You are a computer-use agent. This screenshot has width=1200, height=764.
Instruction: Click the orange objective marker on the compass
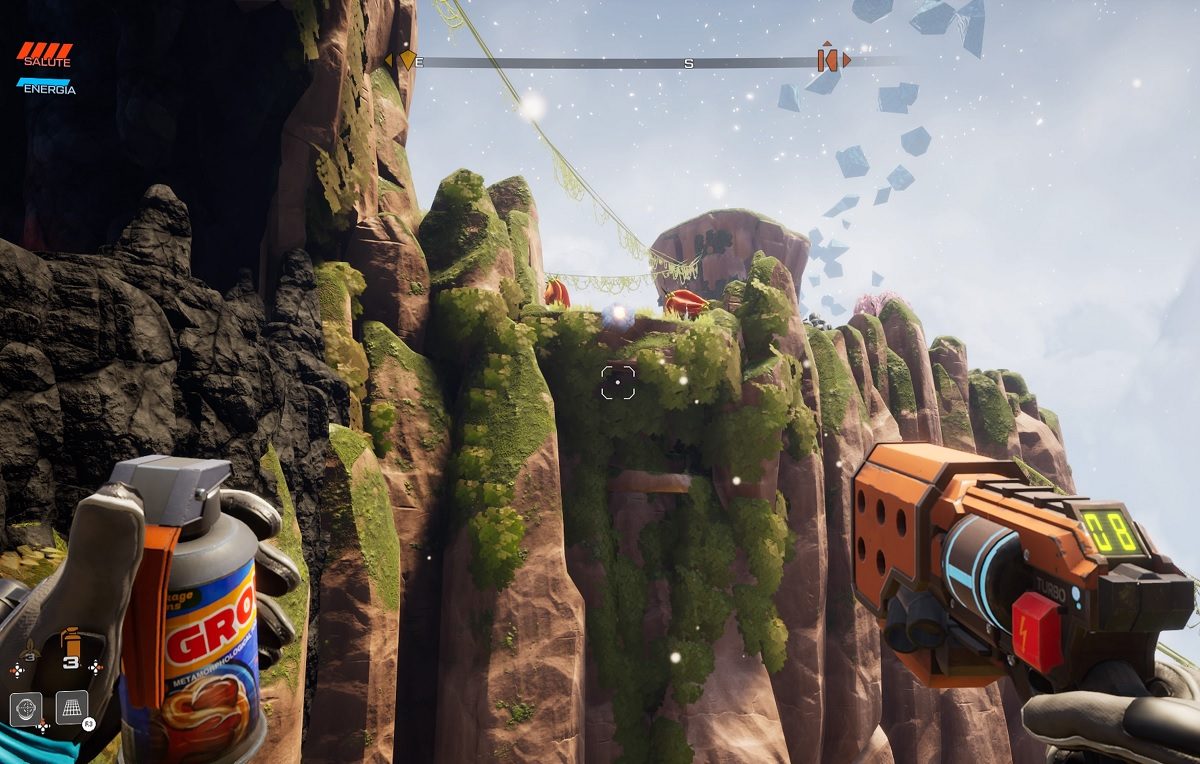tap(827, 60)
